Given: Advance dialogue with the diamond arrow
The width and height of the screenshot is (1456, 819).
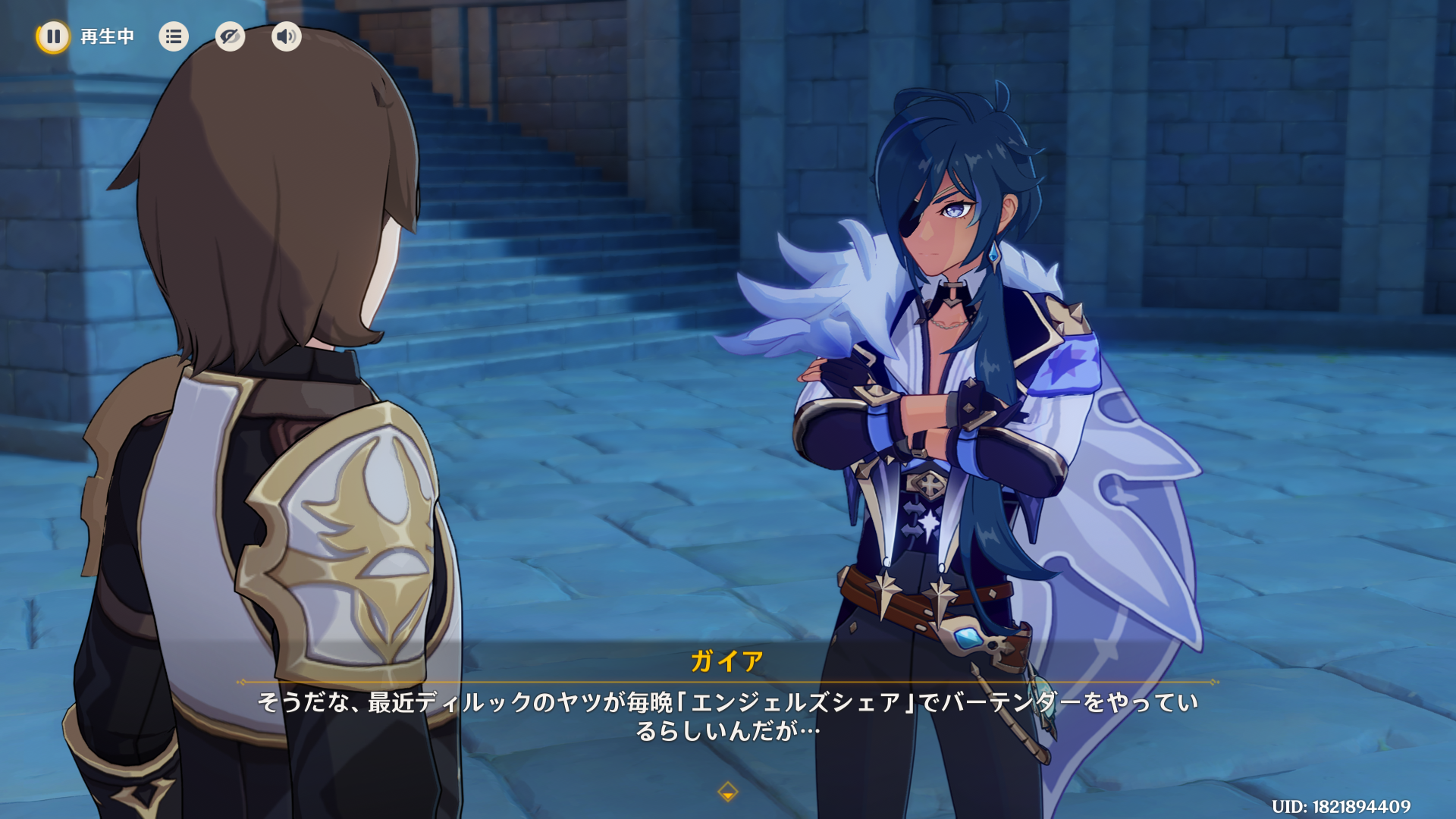Looking at the screenshot, I should (x=727, y=792).
